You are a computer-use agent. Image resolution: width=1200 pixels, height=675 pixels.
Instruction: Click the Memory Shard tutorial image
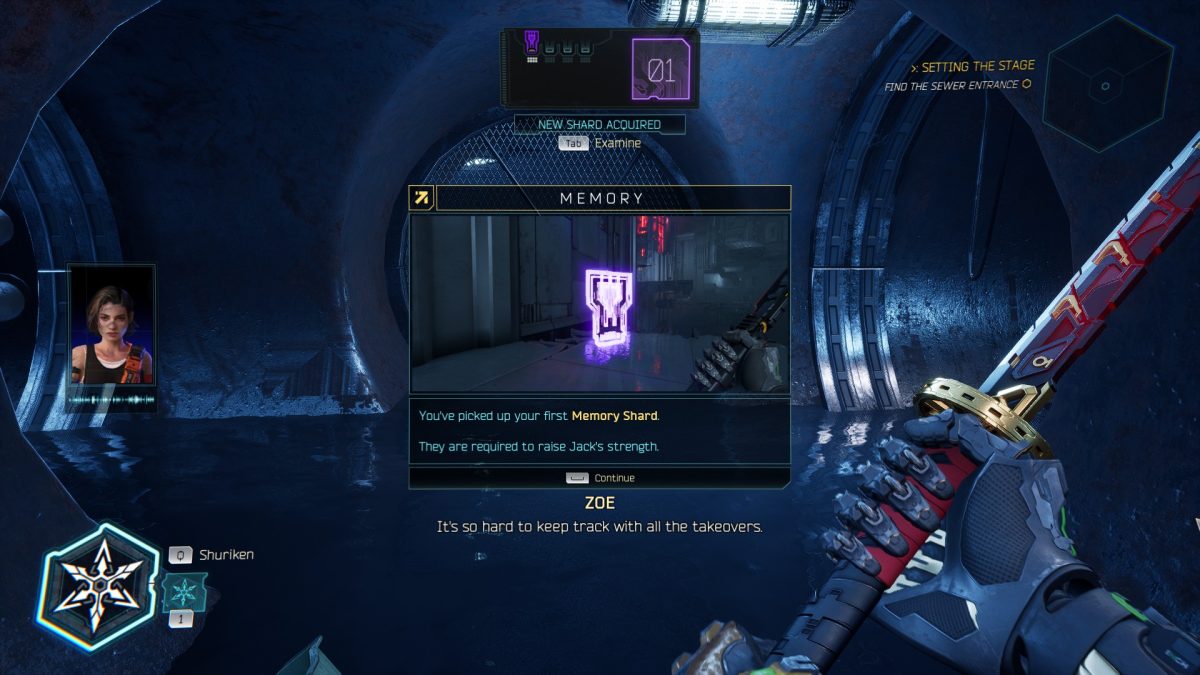coord(600,303)
